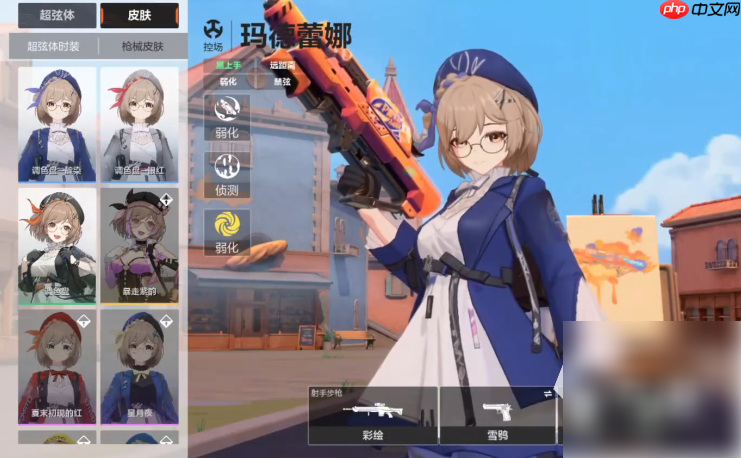Choose the blue jacket 调色盘 skin thumbnail

57,124
